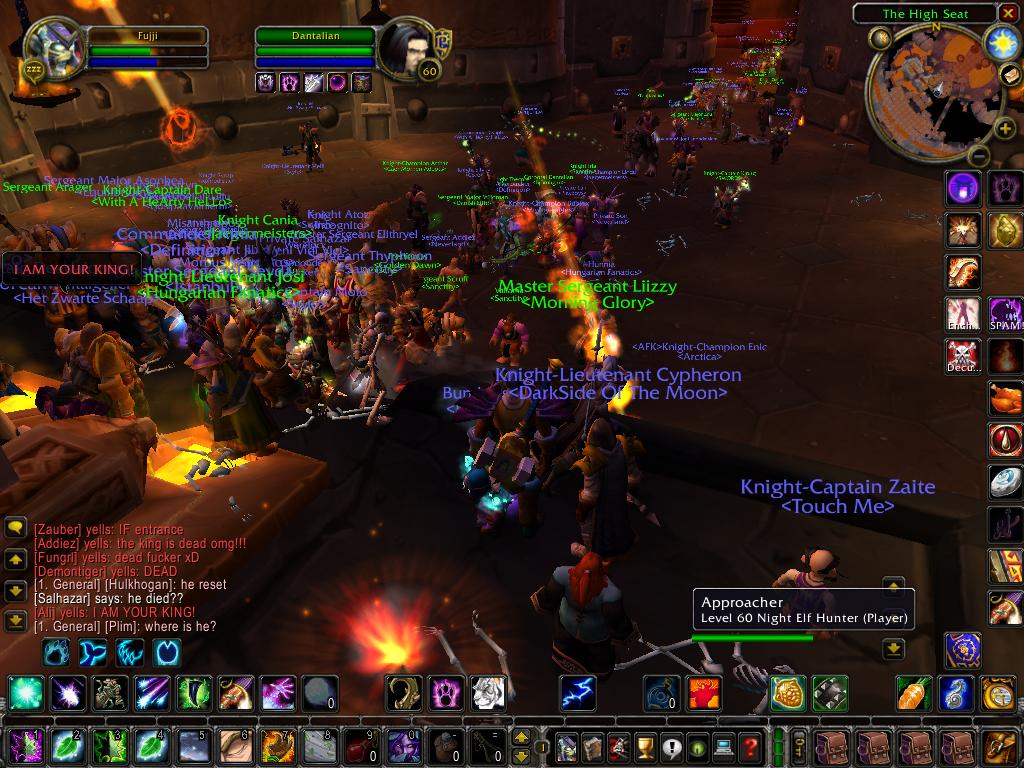Open the gold trophy micro menu button
1024x768 pixels.
click(646, 746)
